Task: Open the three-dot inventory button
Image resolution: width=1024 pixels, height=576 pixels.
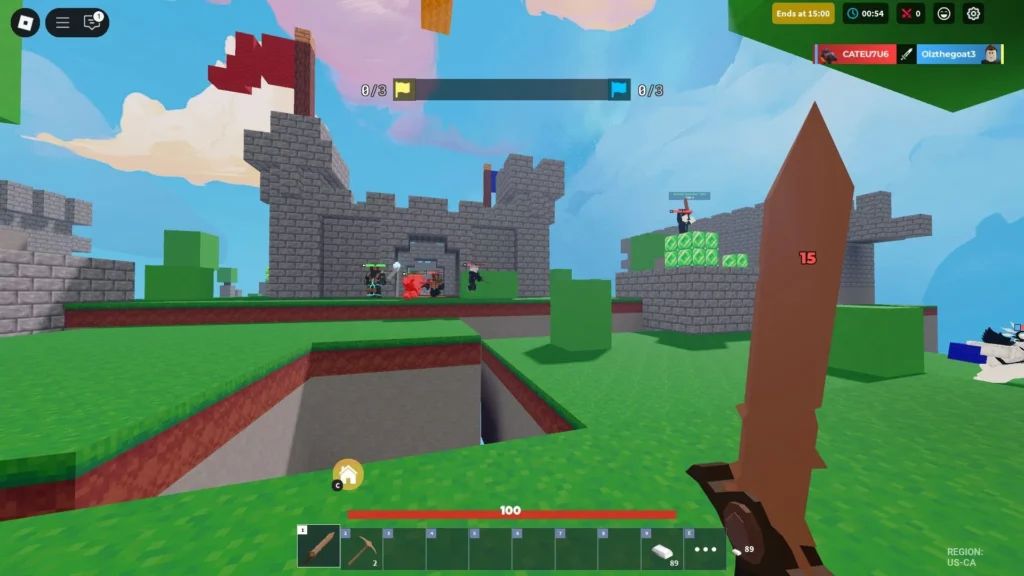Action: tap(705, 549)
